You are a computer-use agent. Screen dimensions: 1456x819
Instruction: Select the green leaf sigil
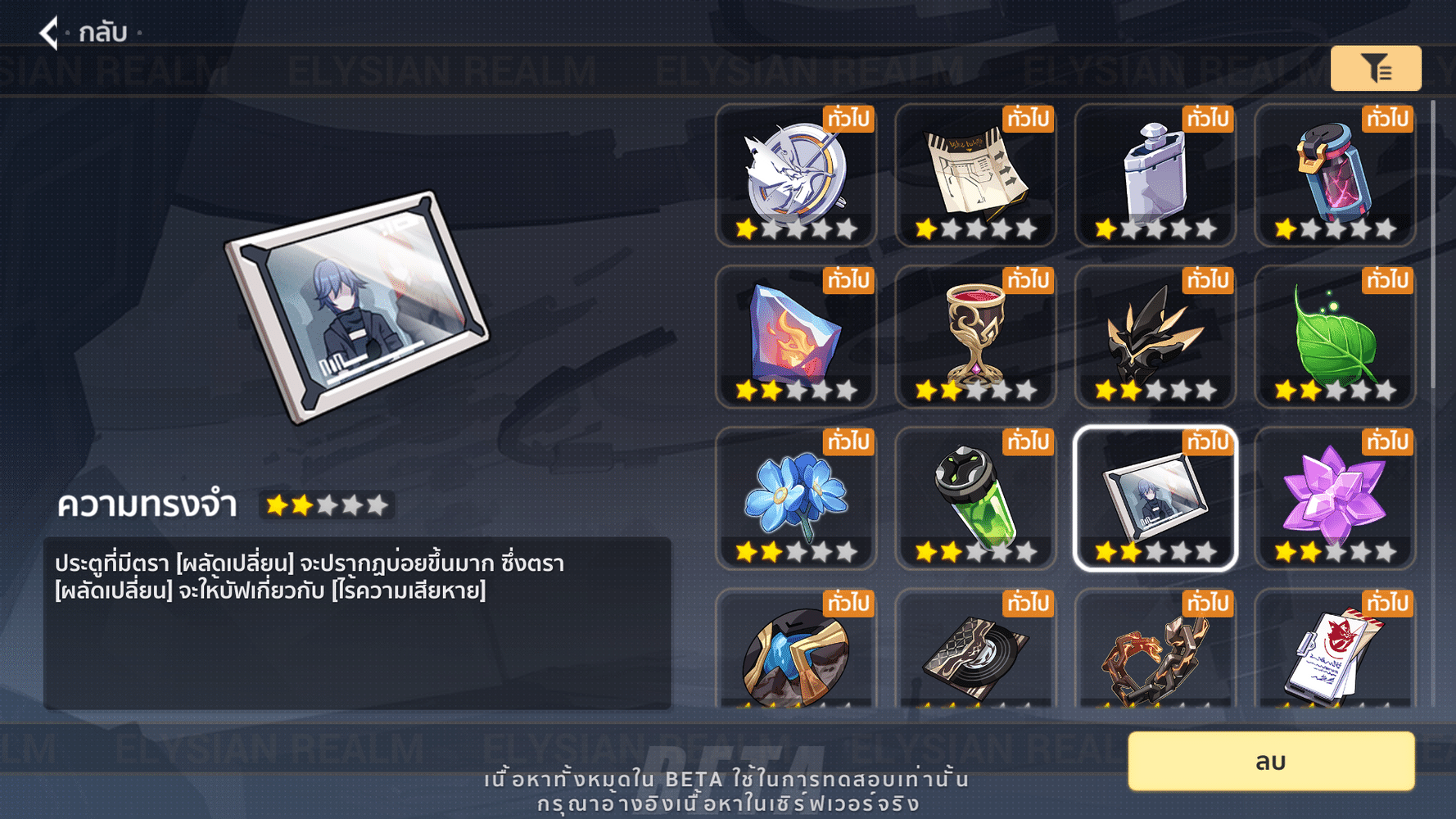(1334, 334)
